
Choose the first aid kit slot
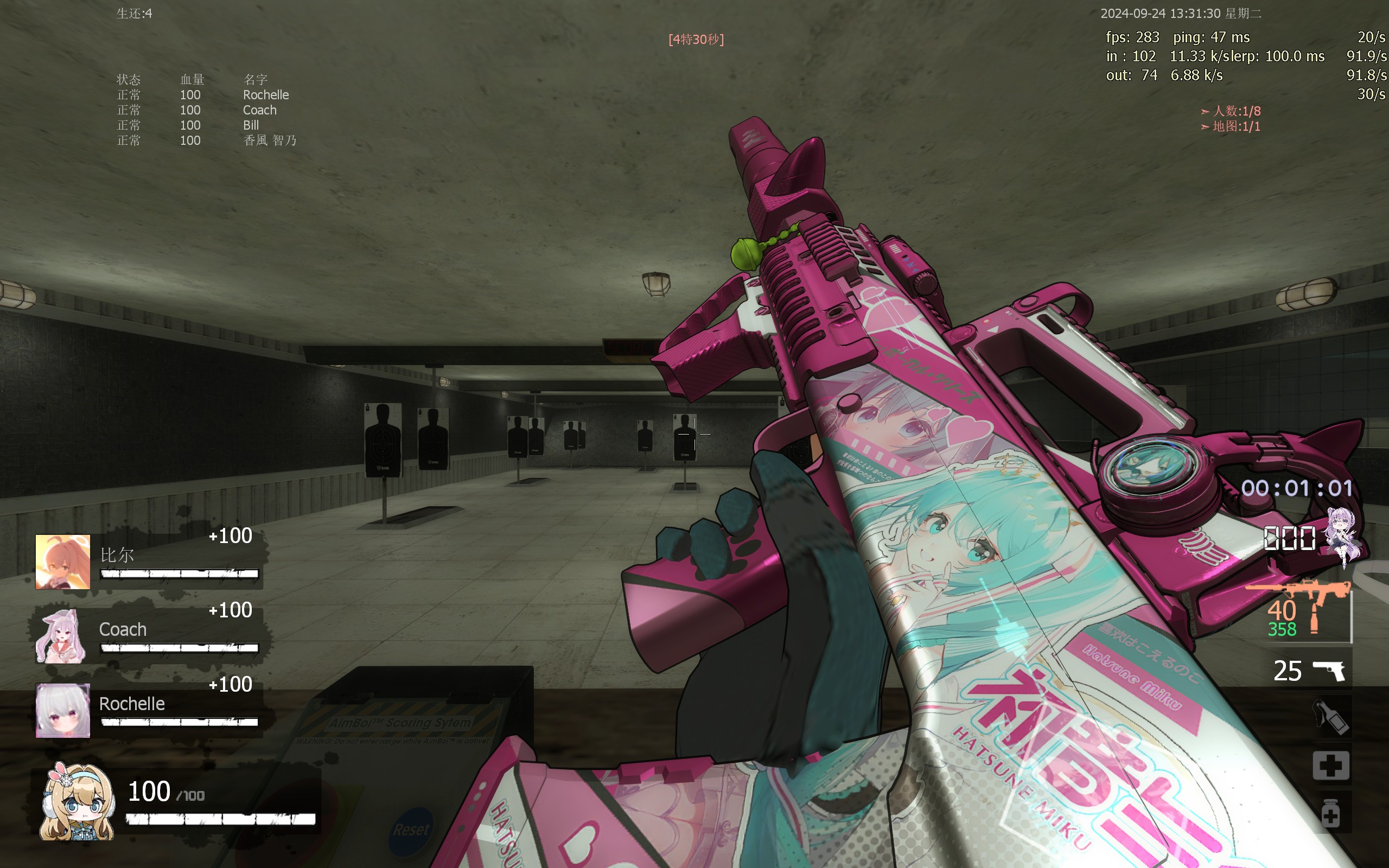point(1330,765)
